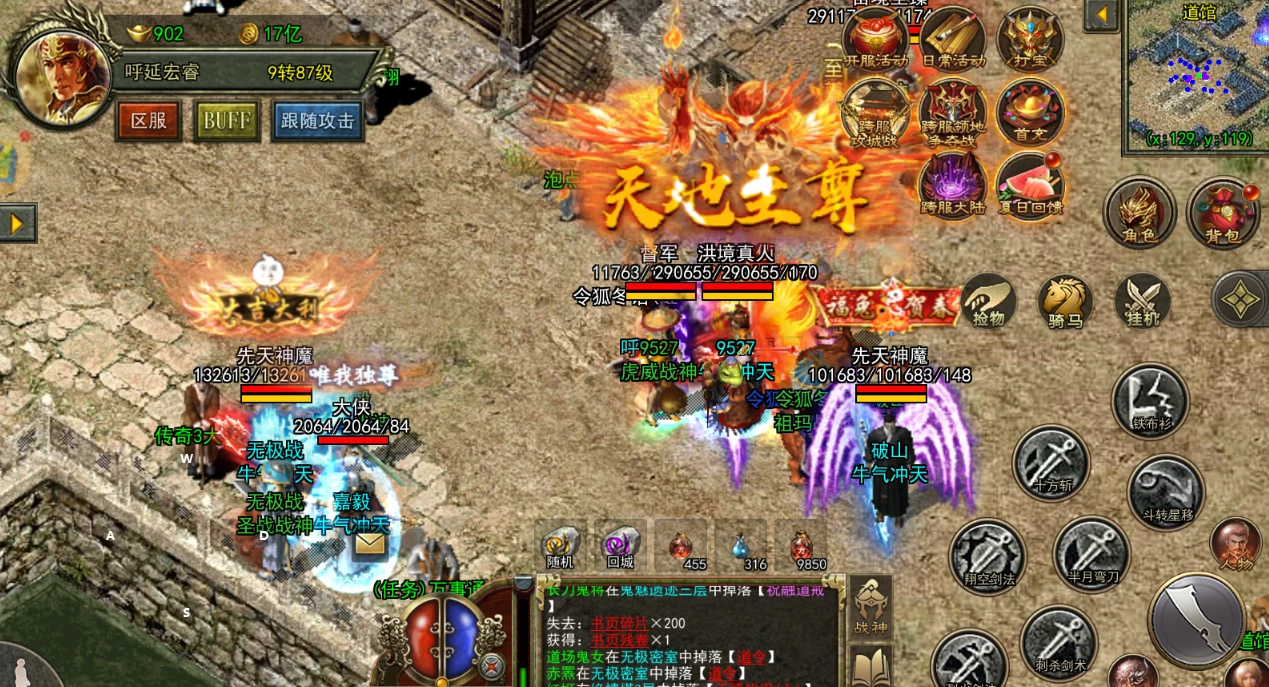Cast the 十方斩 skill

coord(1050,463)
